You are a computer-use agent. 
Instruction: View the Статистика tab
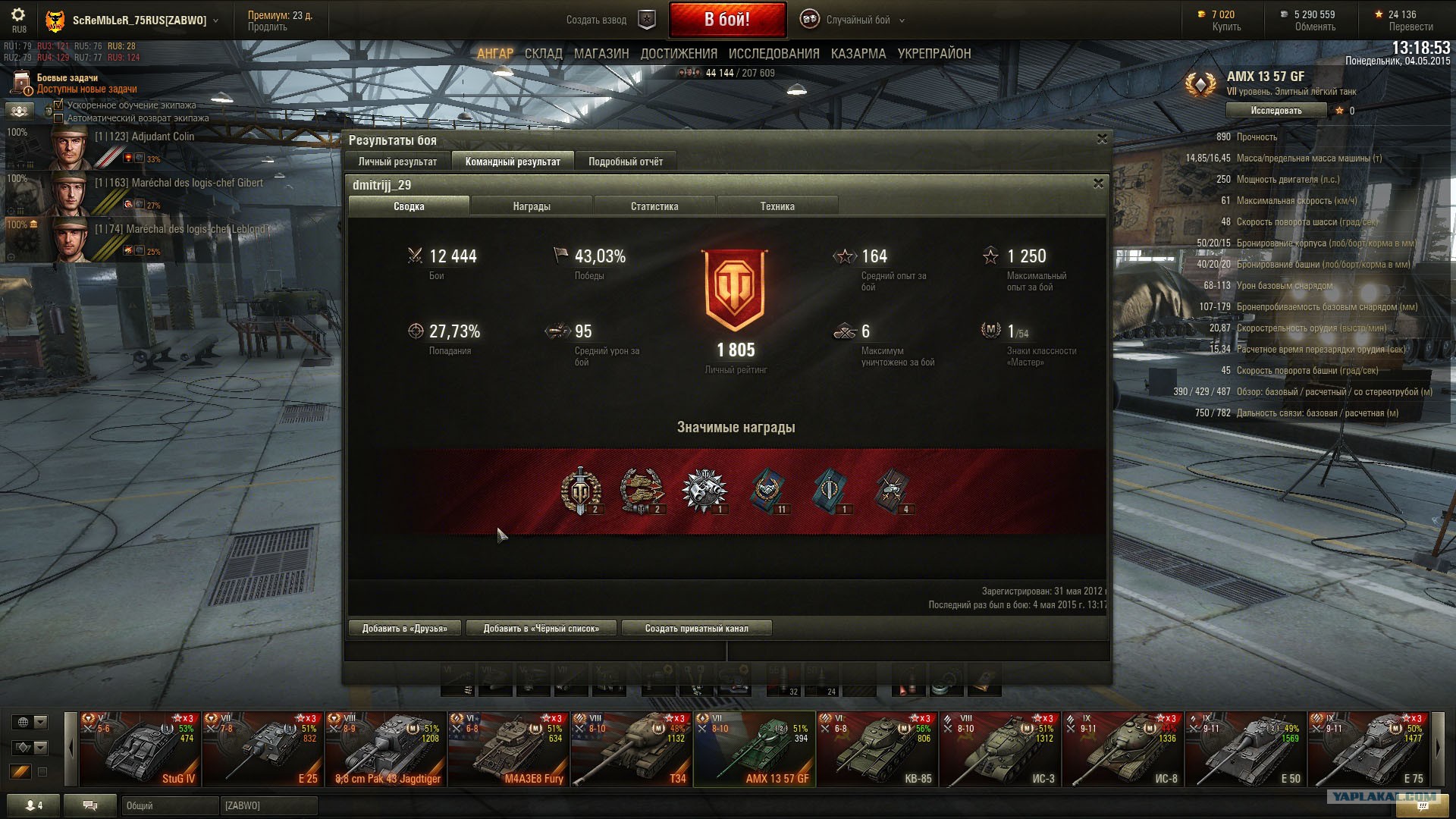[x=654, y=206]
